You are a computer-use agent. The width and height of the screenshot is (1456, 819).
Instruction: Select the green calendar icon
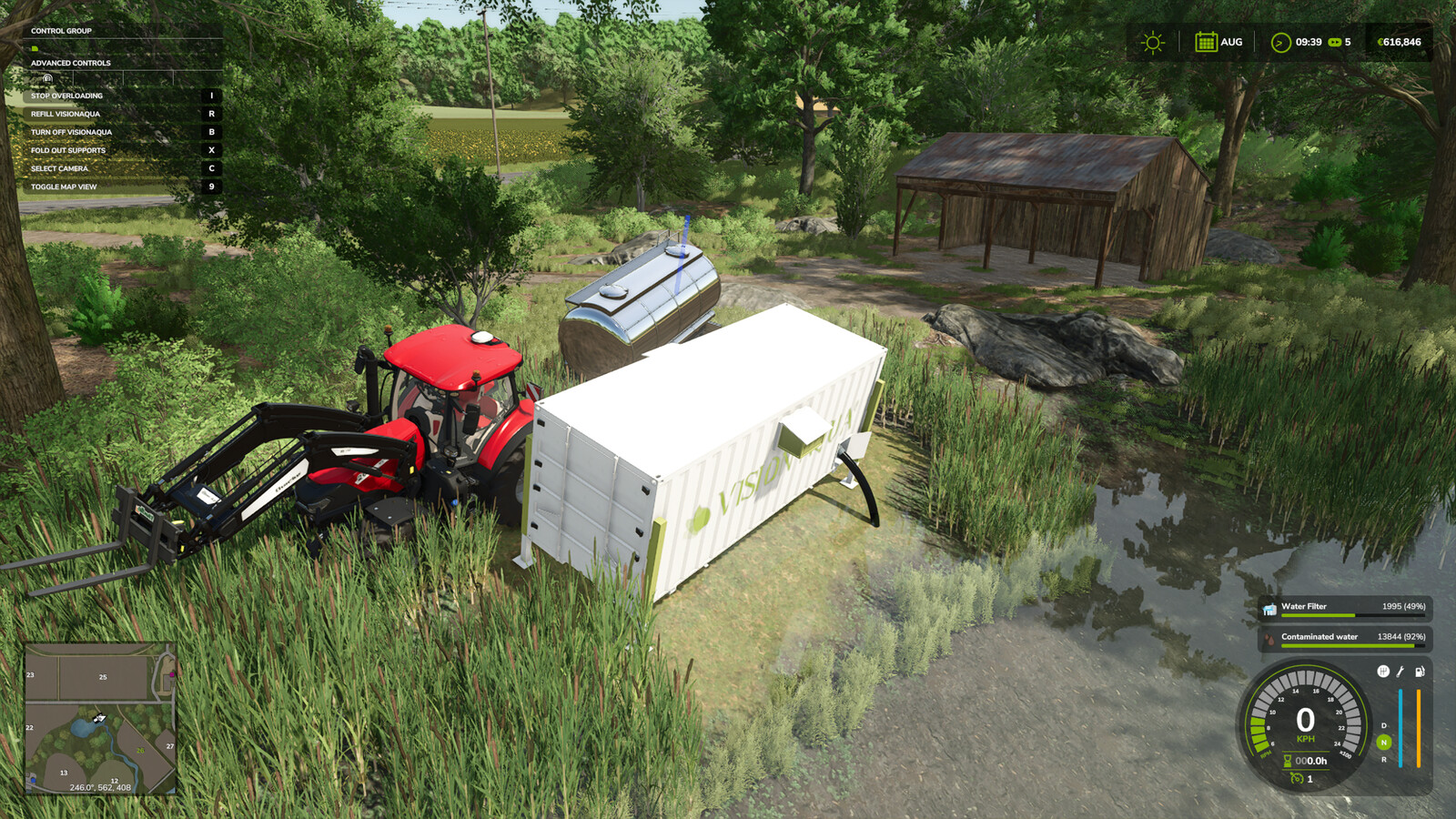coord(1206,42)
